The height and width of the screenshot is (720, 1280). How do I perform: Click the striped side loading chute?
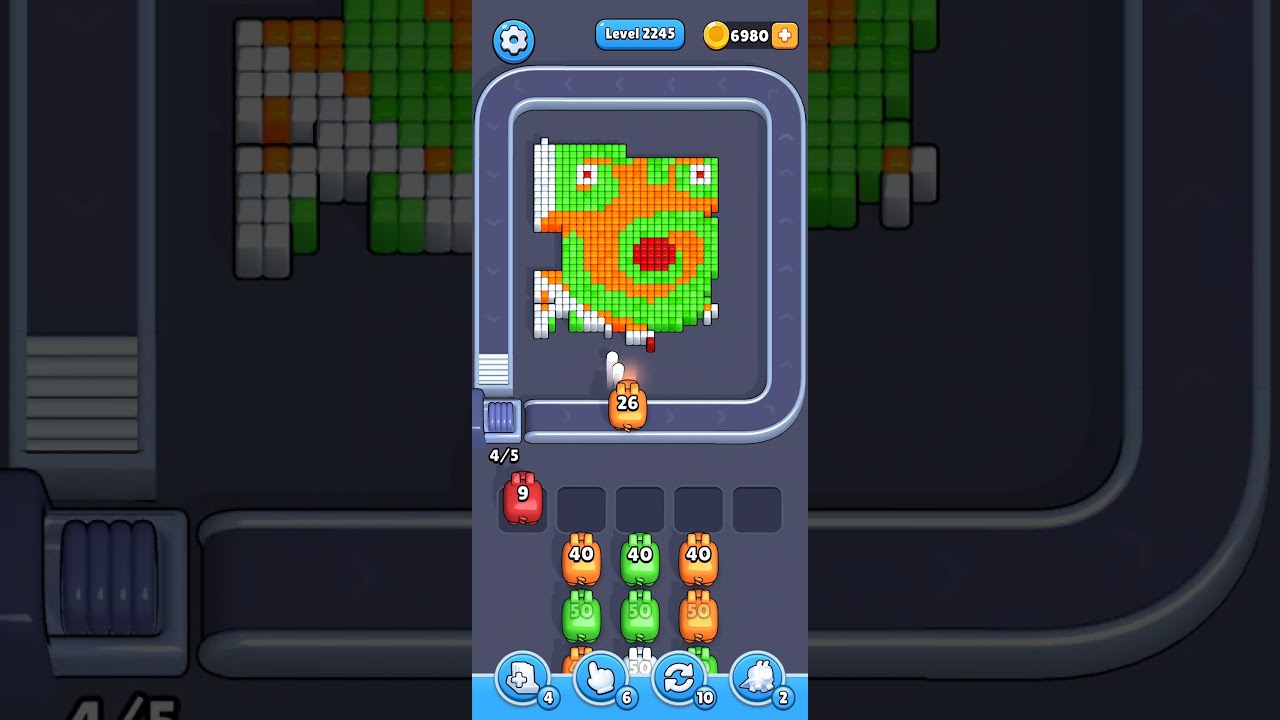(x=492, y=370)
